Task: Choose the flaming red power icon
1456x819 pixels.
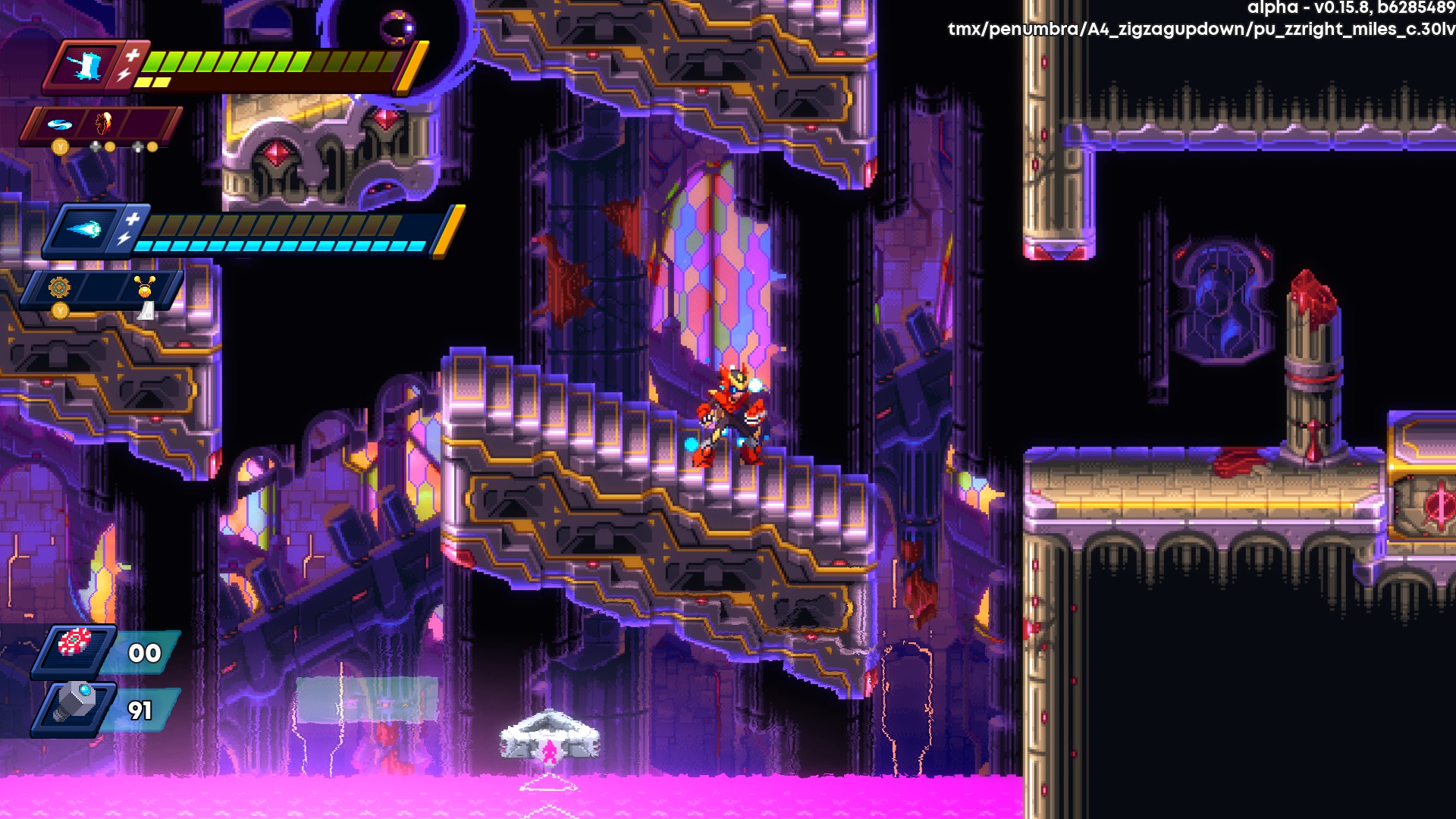Action: click(104, 122)
